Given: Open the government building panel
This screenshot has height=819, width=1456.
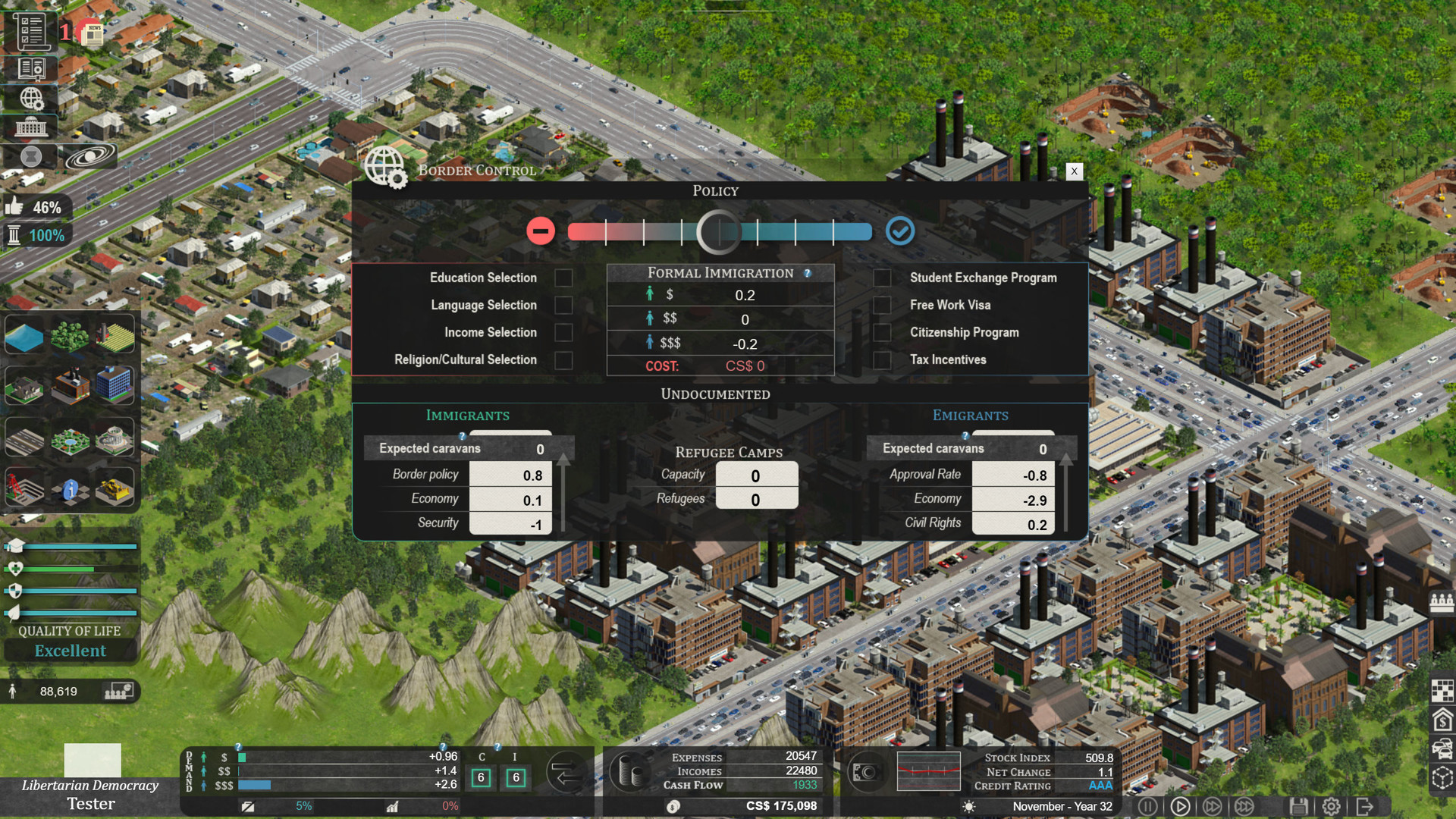Looking at the screenshot, I should pyautogui.click(x=30, y=127).
